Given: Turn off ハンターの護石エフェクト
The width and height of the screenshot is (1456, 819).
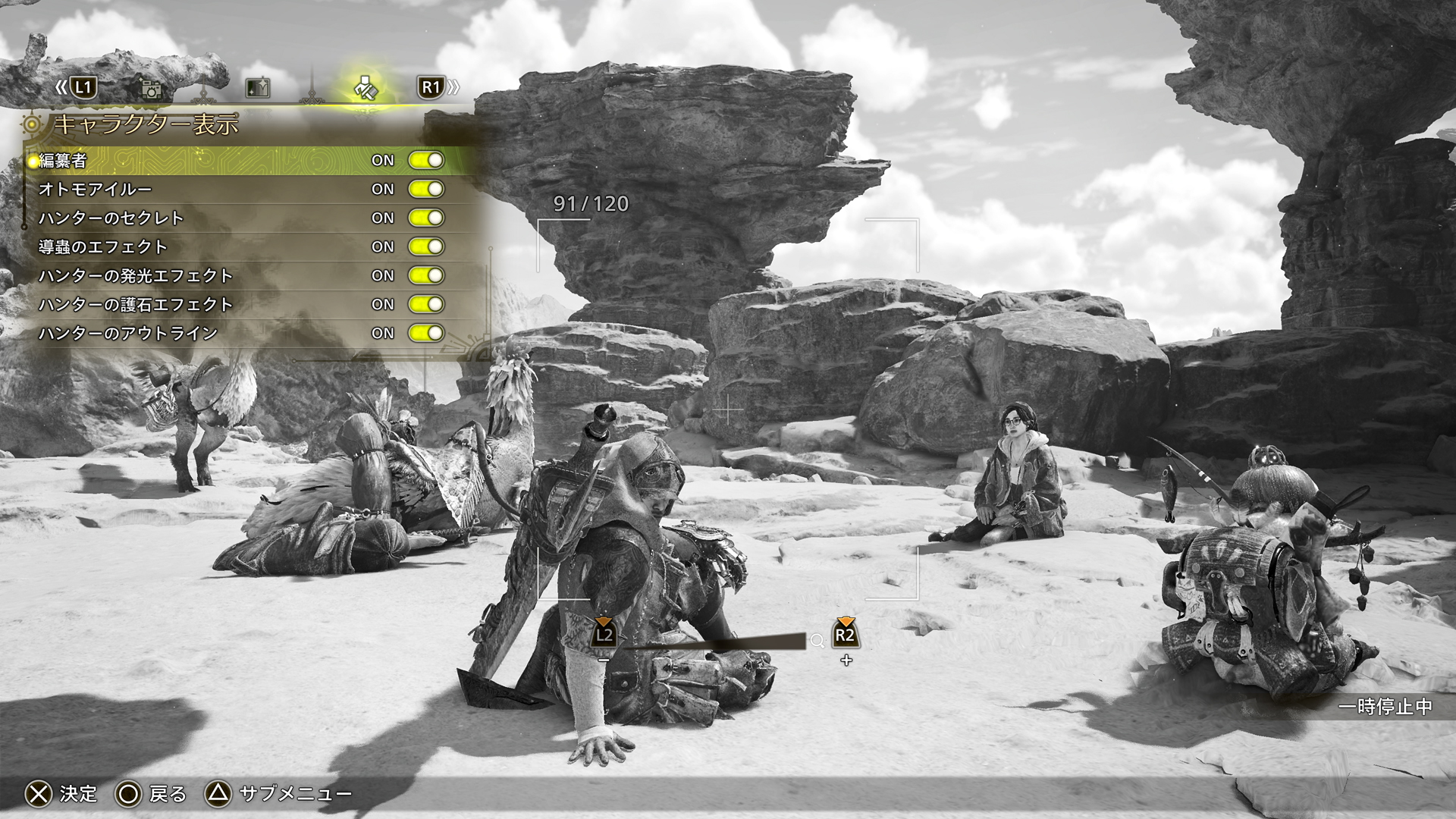Looking at the screenshot, I should [425, 304].
